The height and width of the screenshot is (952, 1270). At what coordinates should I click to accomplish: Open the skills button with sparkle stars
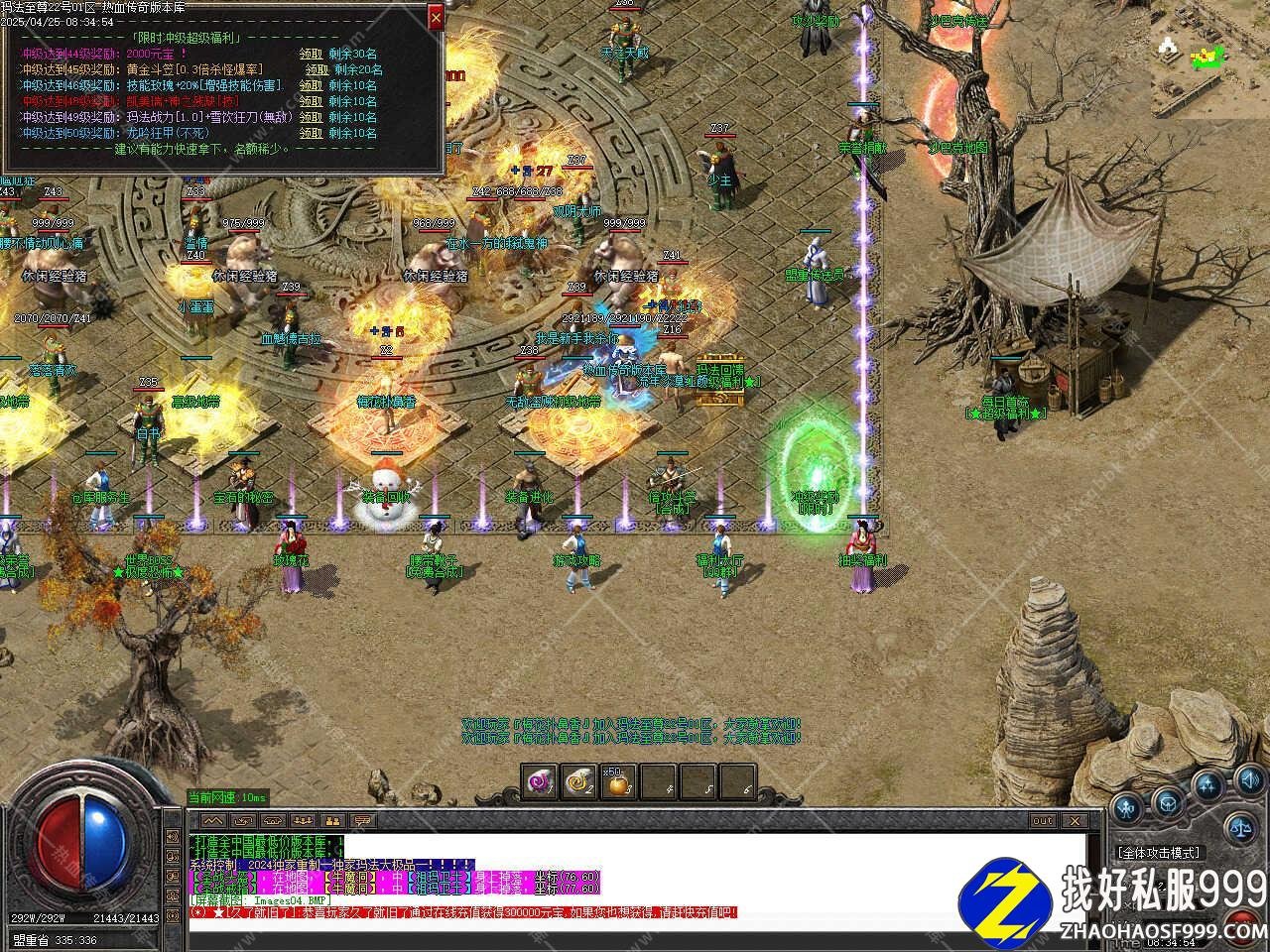pos(1206,785)
